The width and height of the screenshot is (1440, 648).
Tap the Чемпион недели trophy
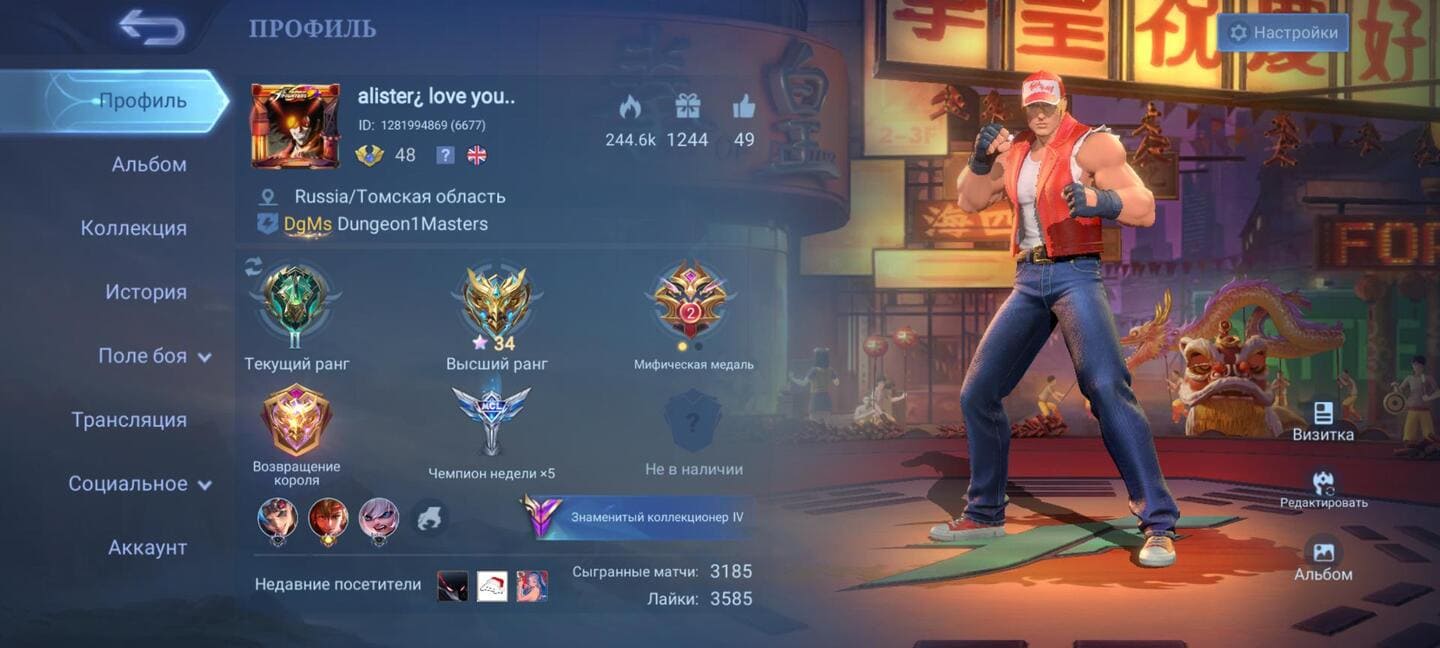click(491, 420)
